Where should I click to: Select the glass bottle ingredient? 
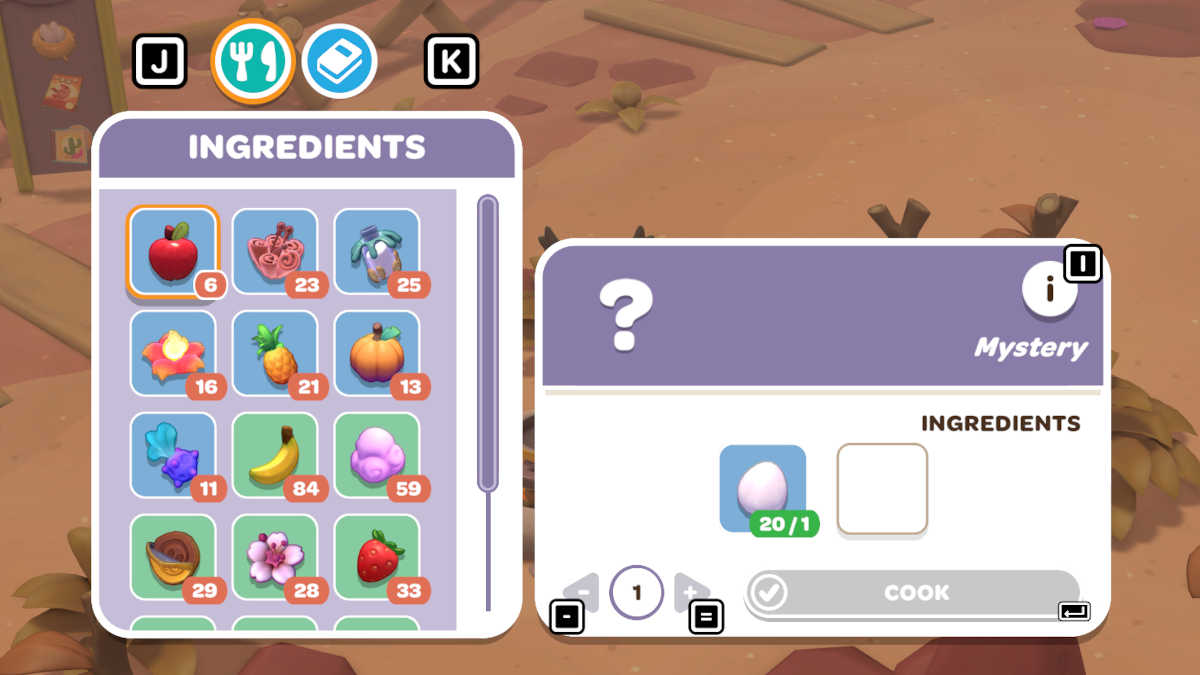pos(376,252)
